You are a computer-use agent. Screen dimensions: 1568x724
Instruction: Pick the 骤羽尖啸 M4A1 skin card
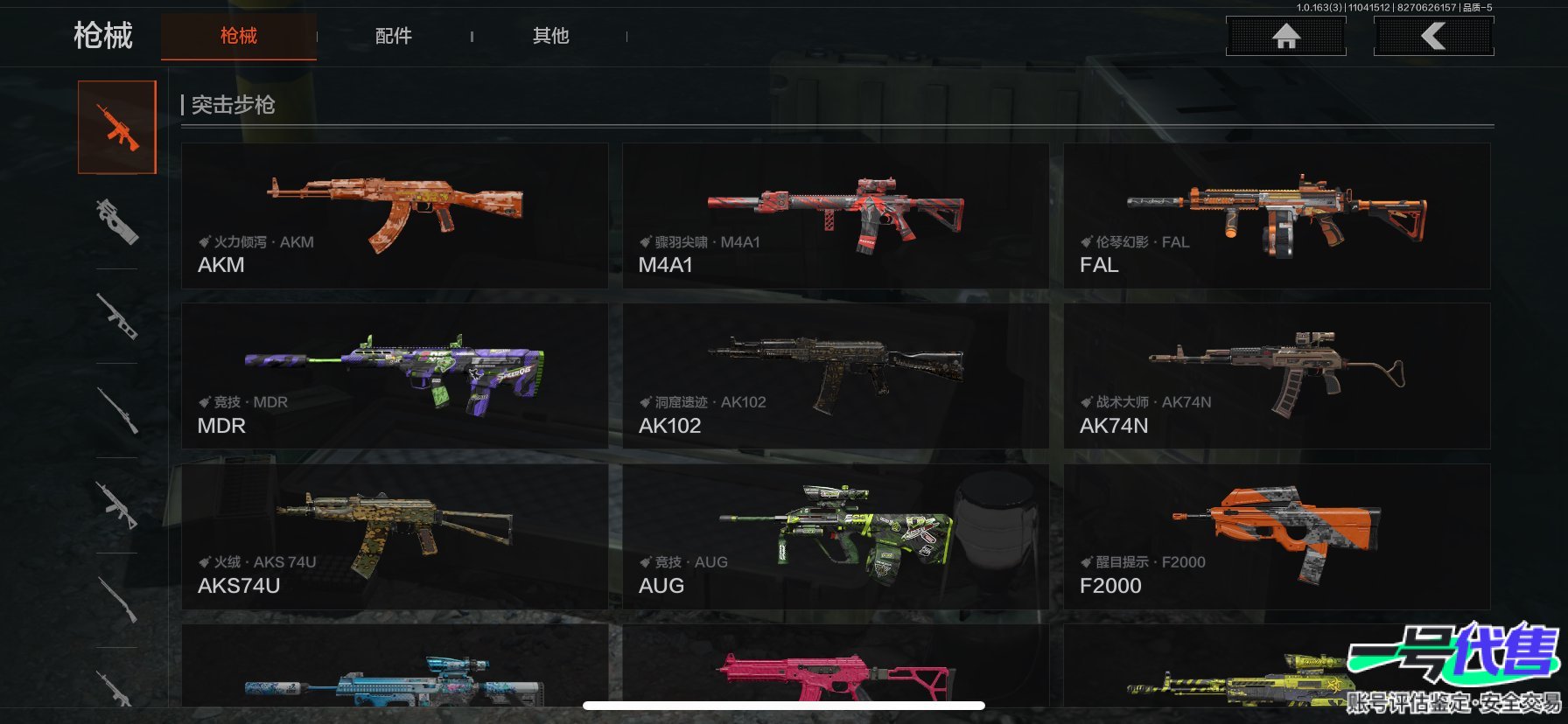(x=835, y=216)
